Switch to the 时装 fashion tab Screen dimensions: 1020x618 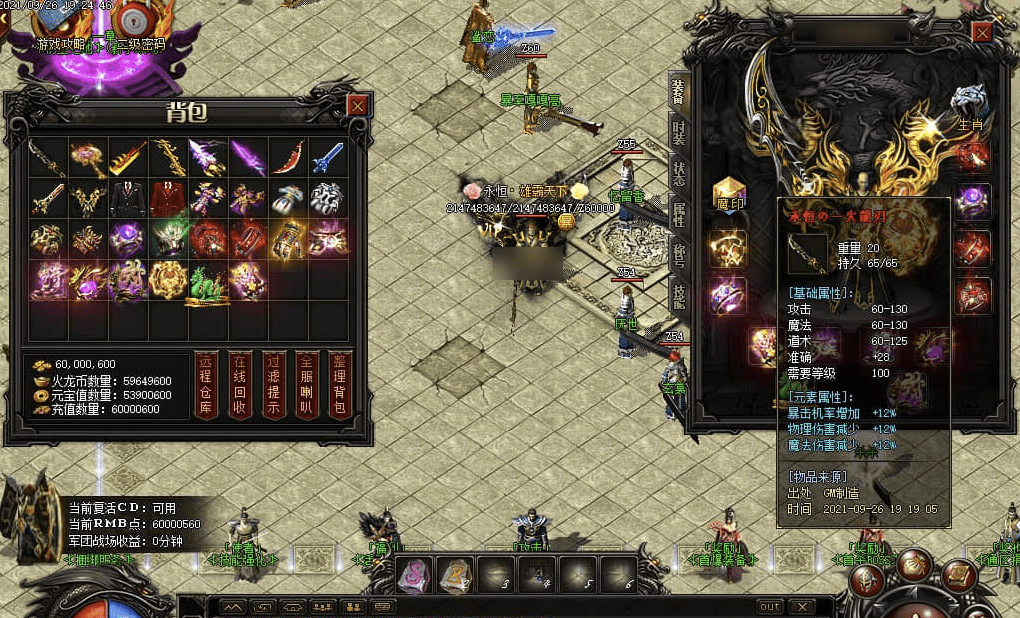678,135
